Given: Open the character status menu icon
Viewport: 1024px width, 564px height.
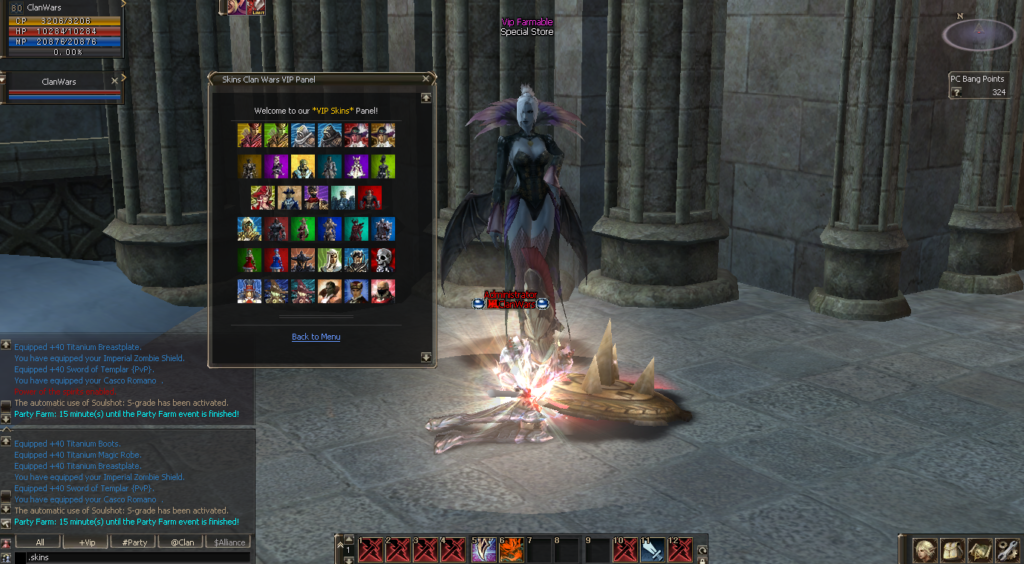Looking at the screenshot, I should pos(925,549).
